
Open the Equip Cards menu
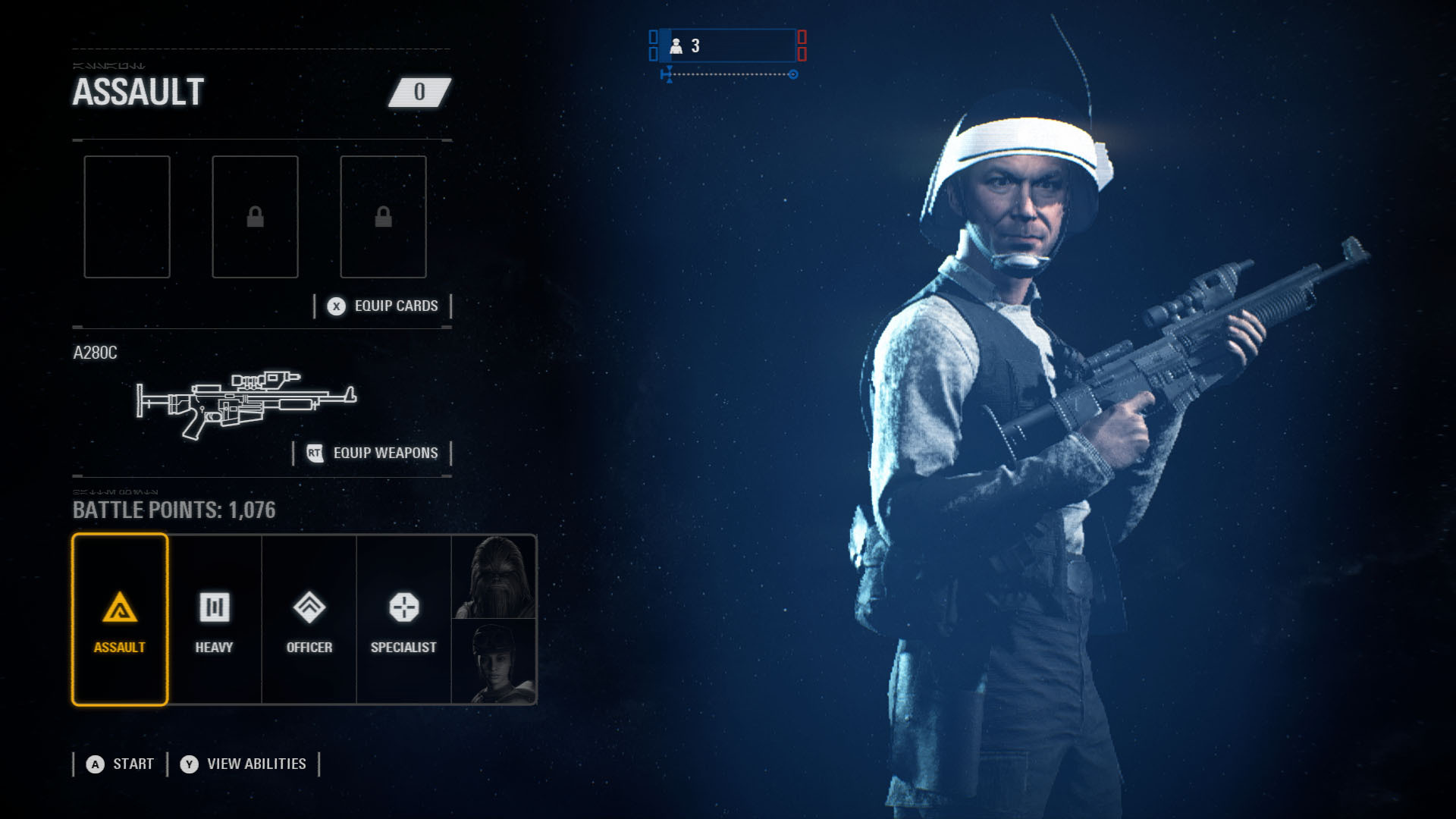(x=383, y=306)
